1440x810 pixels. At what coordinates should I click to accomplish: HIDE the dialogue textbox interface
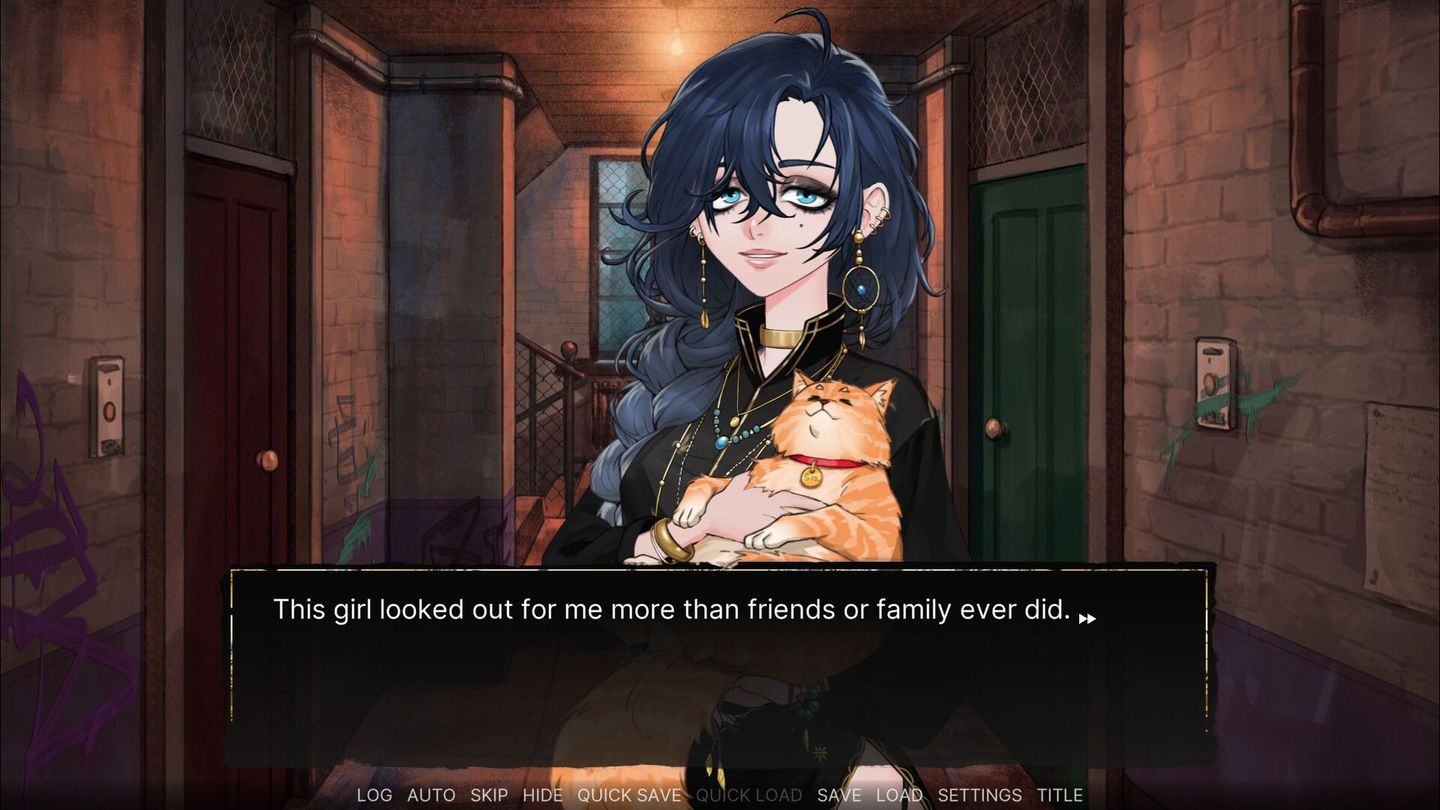542,795
